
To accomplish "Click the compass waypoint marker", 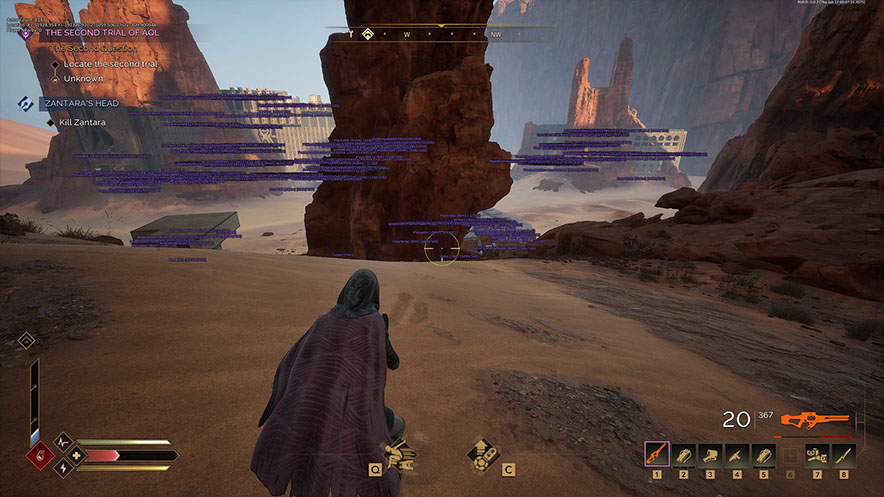I will pos(367,33).
